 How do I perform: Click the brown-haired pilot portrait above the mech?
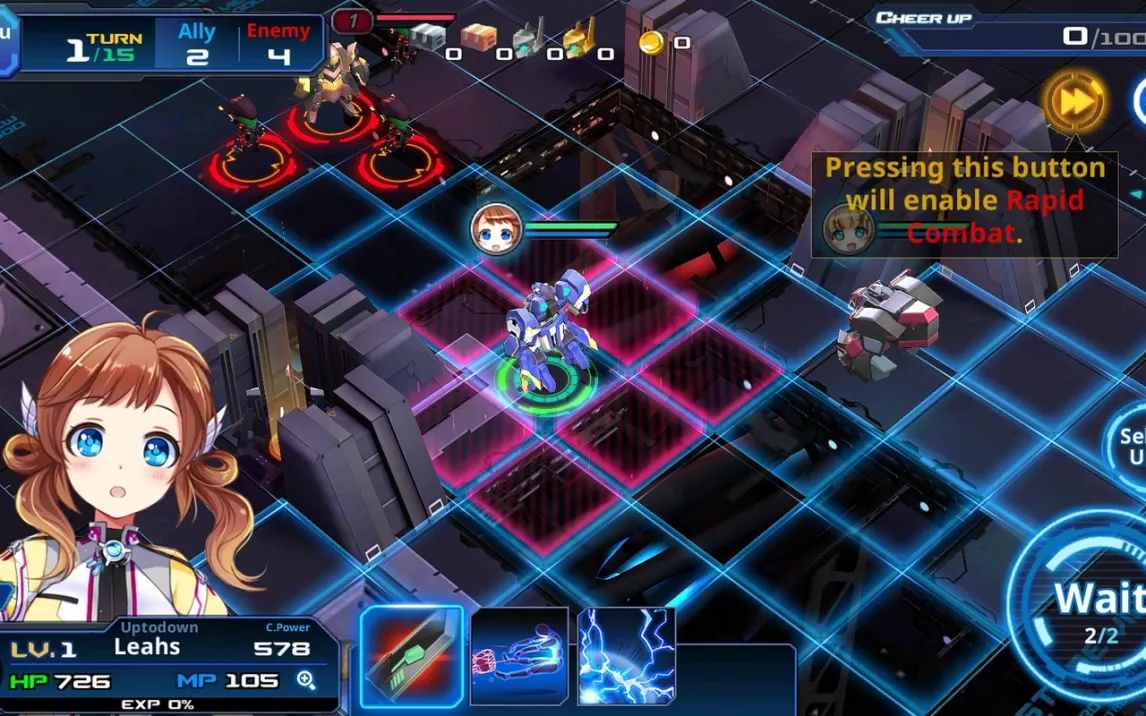click(x=496, y=228)
